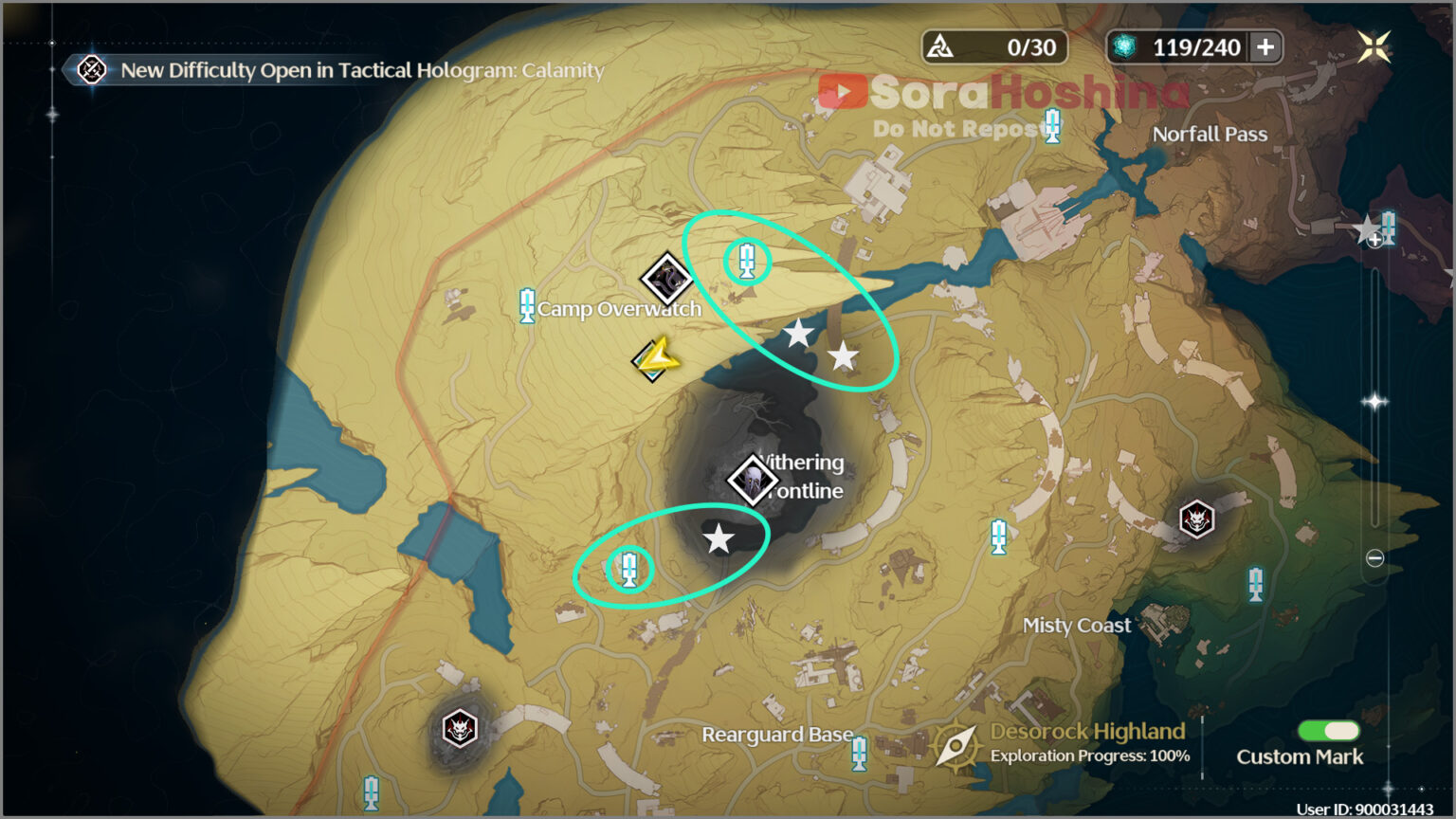This screenshot has width=1456, height=819.
Task: Zoom out using the minus control
Action: tap(1374, 559)
